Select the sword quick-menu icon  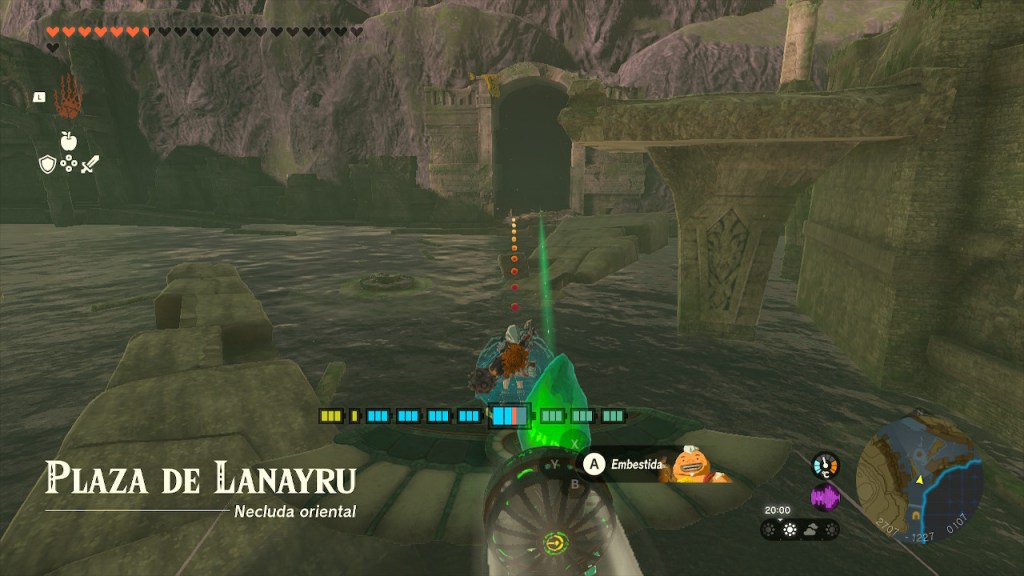pyautogui.click(x=90, y=164)
